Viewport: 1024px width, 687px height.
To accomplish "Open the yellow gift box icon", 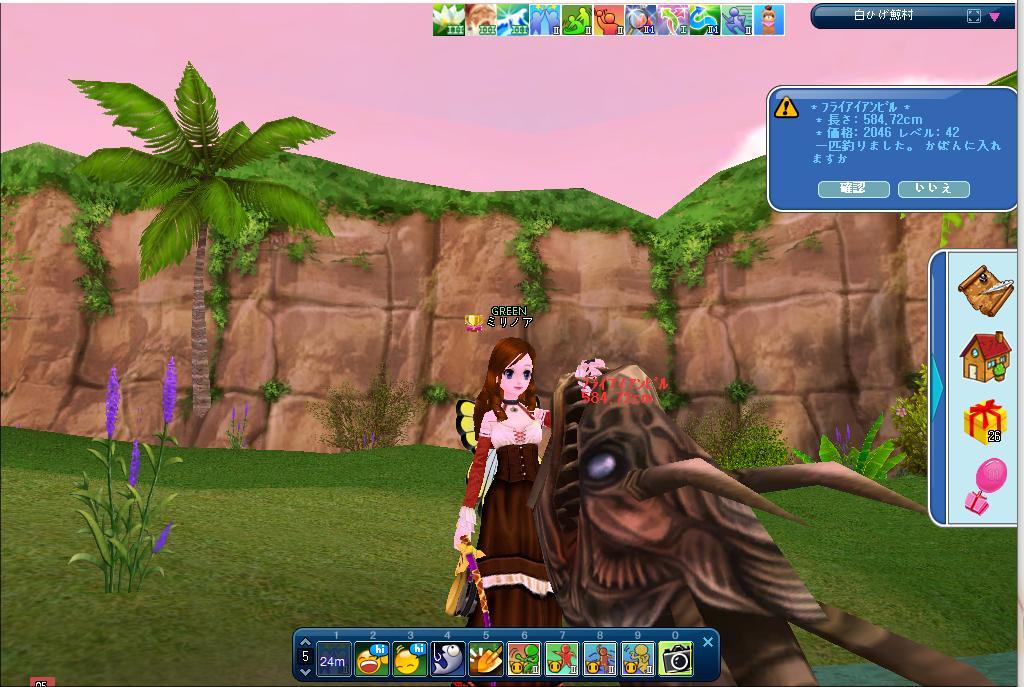I will coord(985,421).
